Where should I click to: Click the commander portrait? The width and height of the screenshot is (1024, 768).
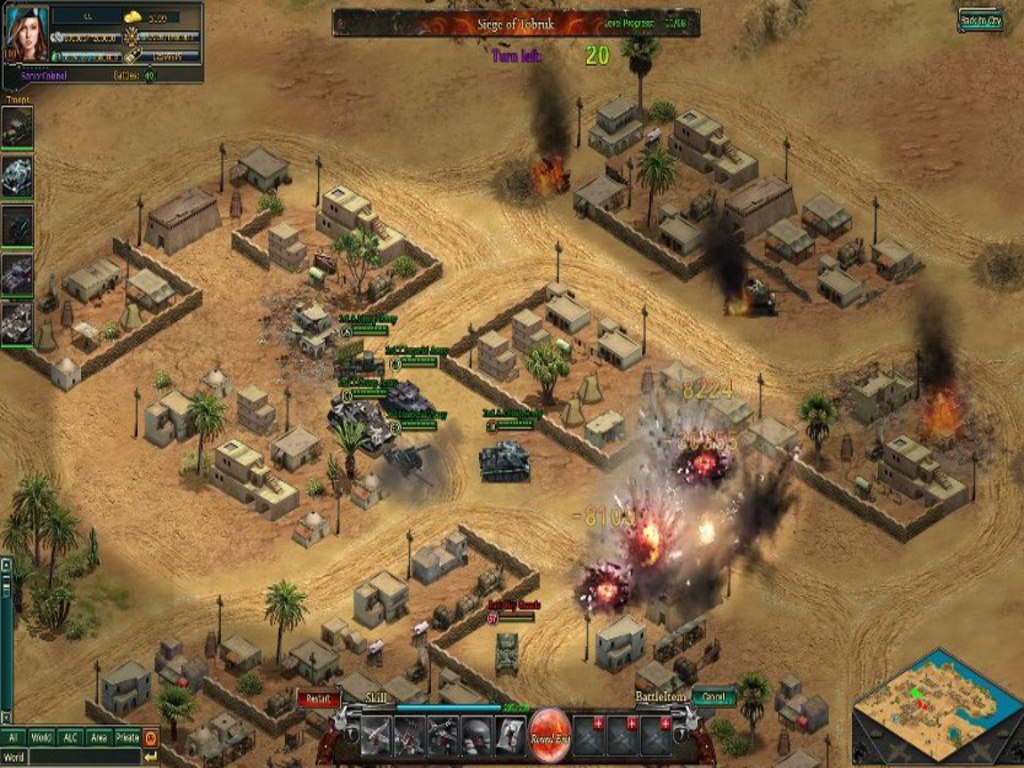click(x=27, y=35)
